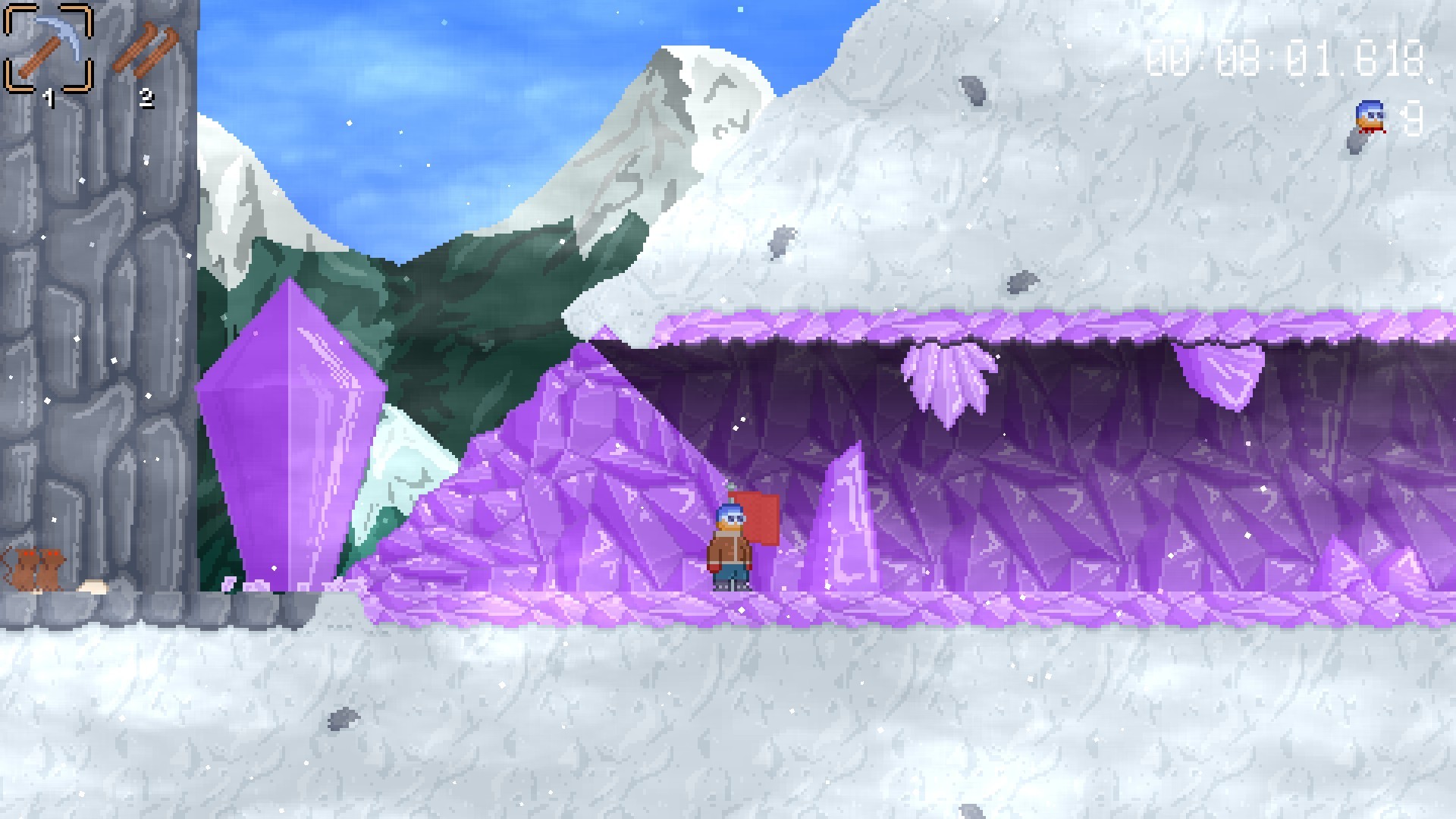Click the number 1 hotbar label
The image size is (1456, 819).
click(49, 96)
